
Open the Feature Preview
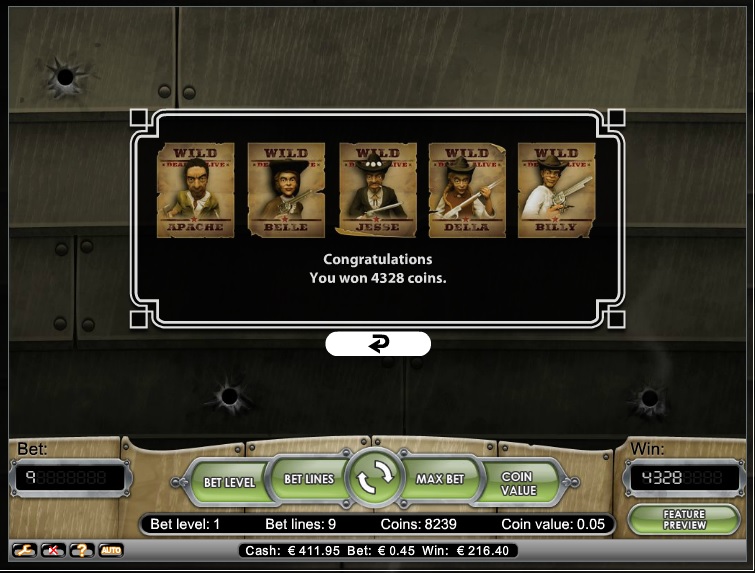684,519
